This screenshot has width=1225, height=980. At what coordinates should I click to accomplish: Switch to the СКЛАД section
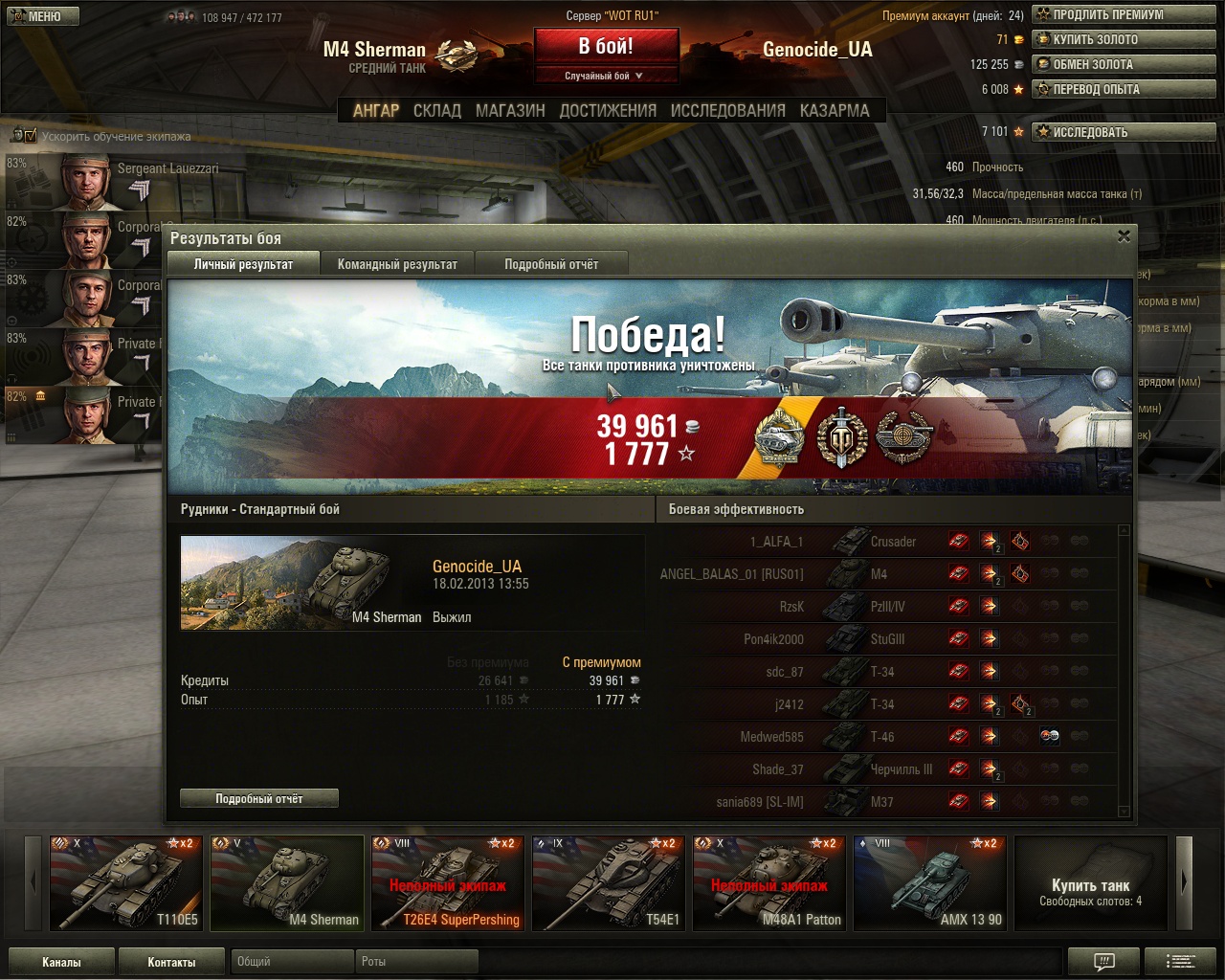pos(437,110)
